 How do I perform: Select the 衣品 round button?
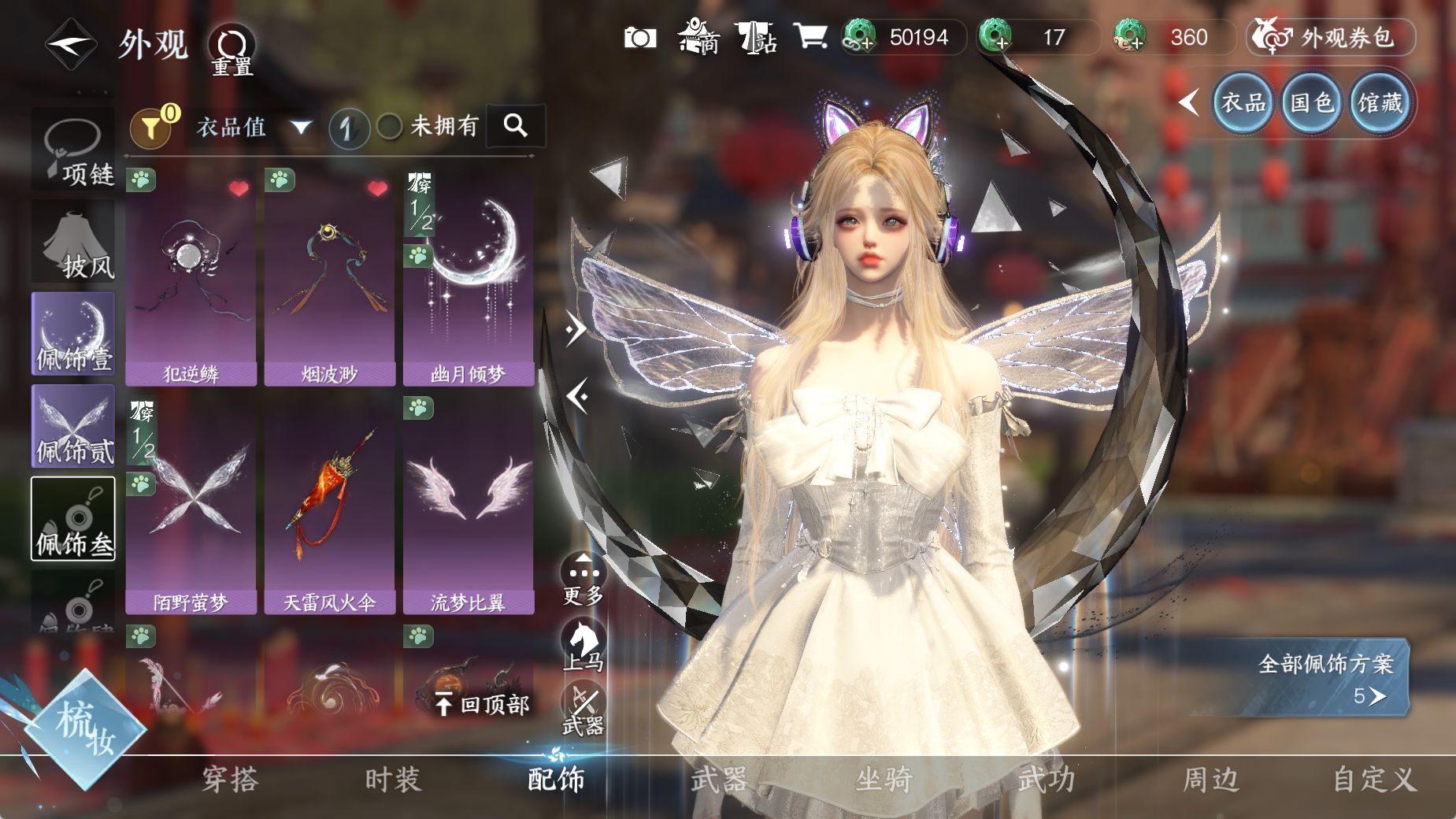1243,102
